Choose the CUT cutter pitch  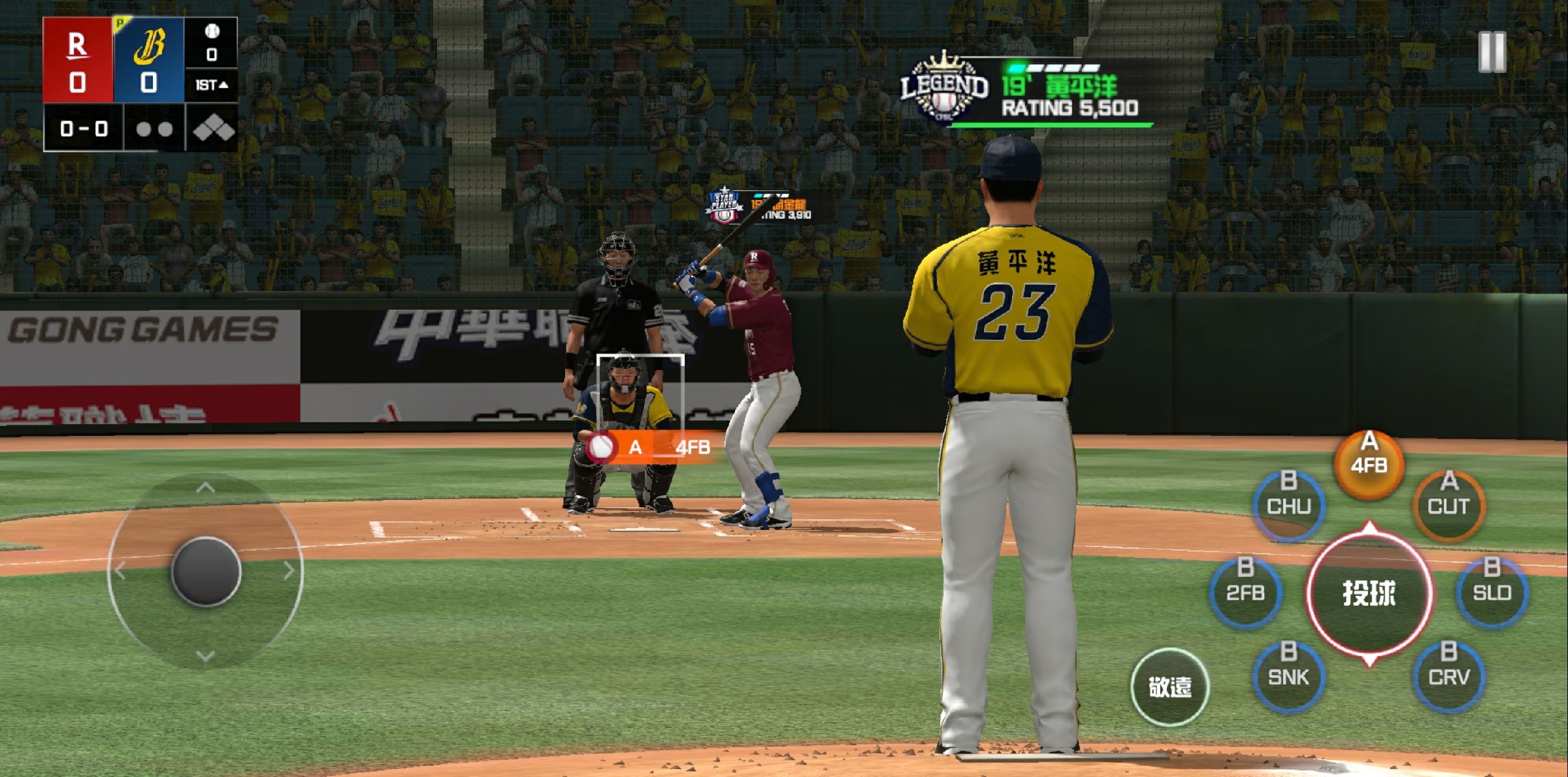[1448, 504]
